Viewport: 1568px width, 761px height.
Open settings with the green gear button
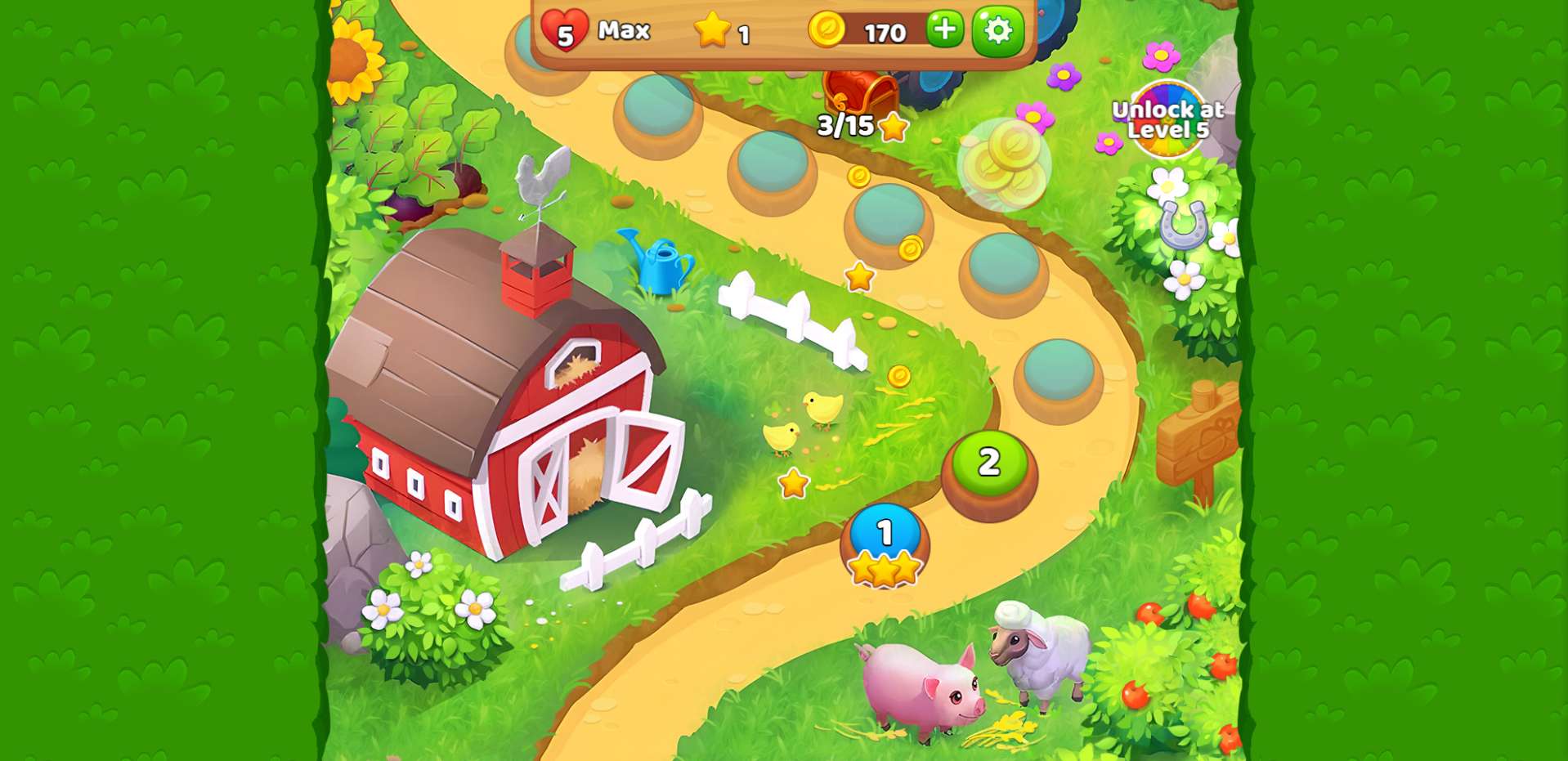pyautogui.click(x=997, y=31)
